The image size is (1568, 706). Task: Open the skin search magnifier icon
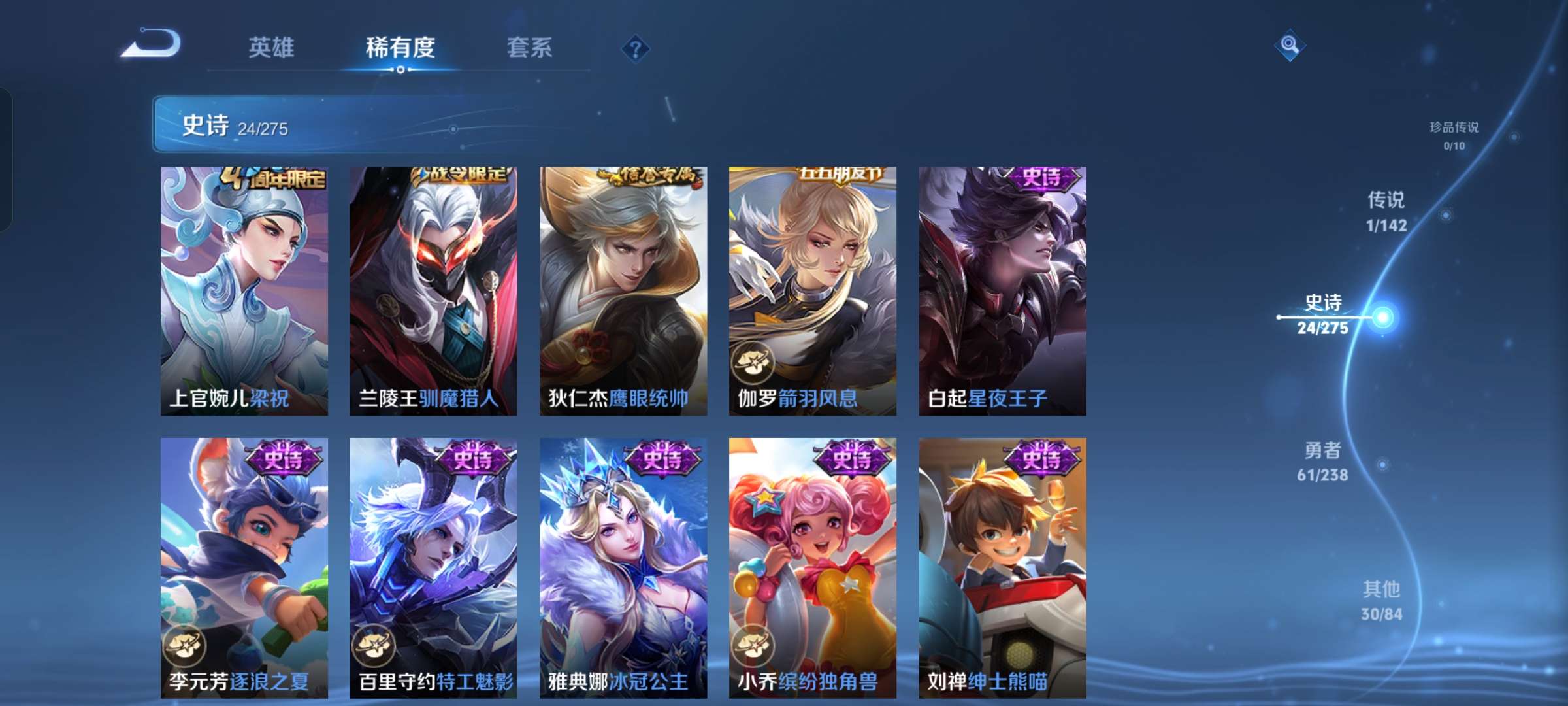click(x=1288, y=44)
